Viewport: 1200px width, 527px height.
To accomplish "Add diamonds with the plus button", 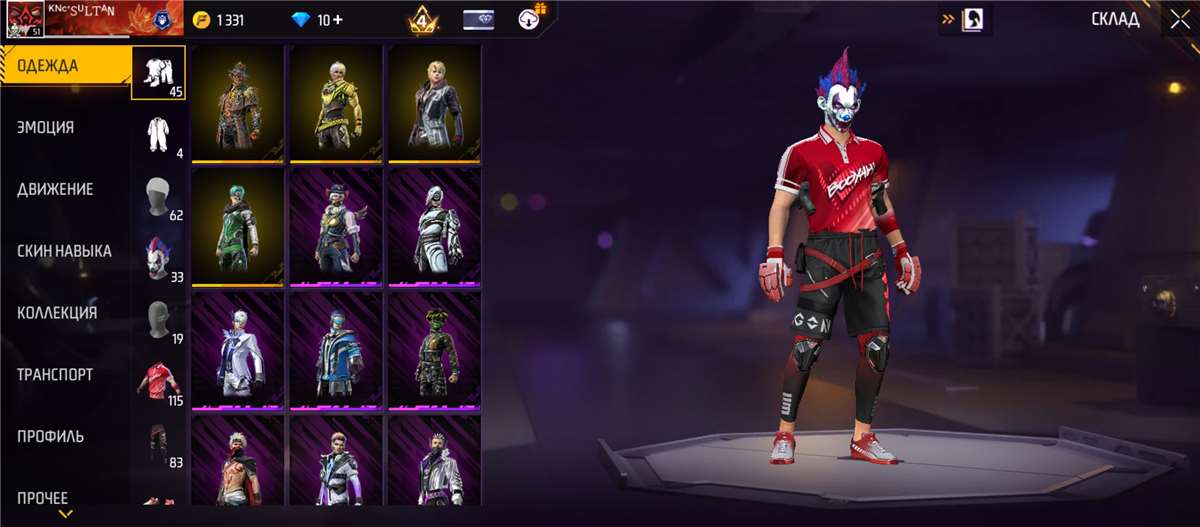I will [337, 19].
